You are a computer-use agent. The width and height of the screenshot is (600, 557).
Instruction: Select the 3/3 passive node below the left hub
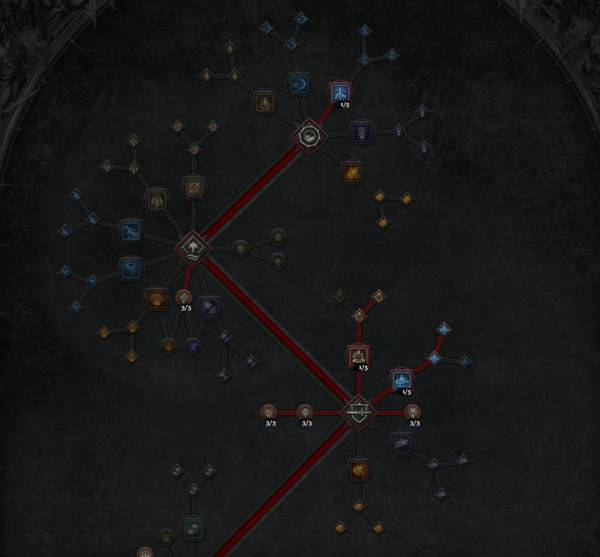pos(184,297)
